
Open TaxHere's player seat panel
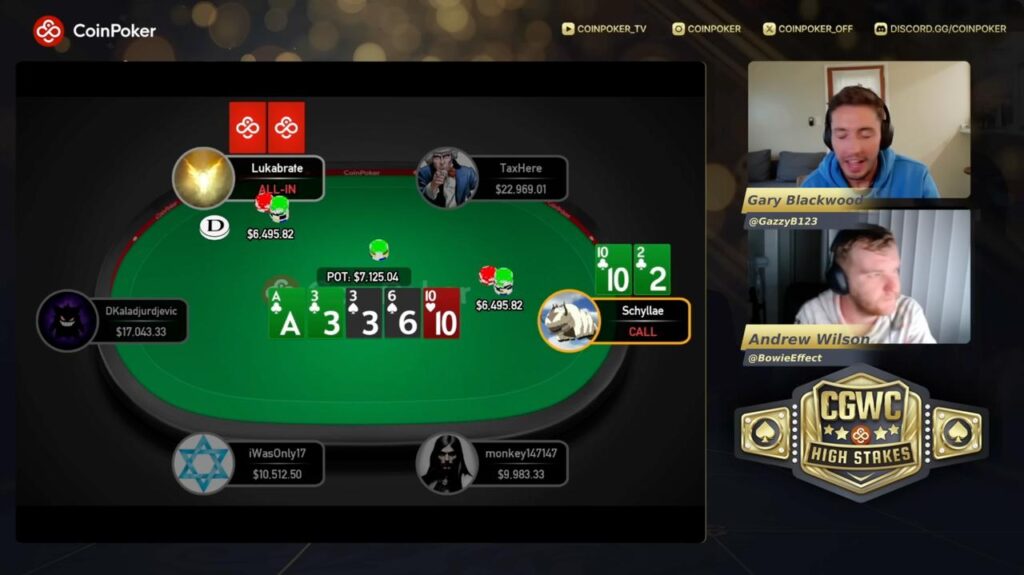522,178
